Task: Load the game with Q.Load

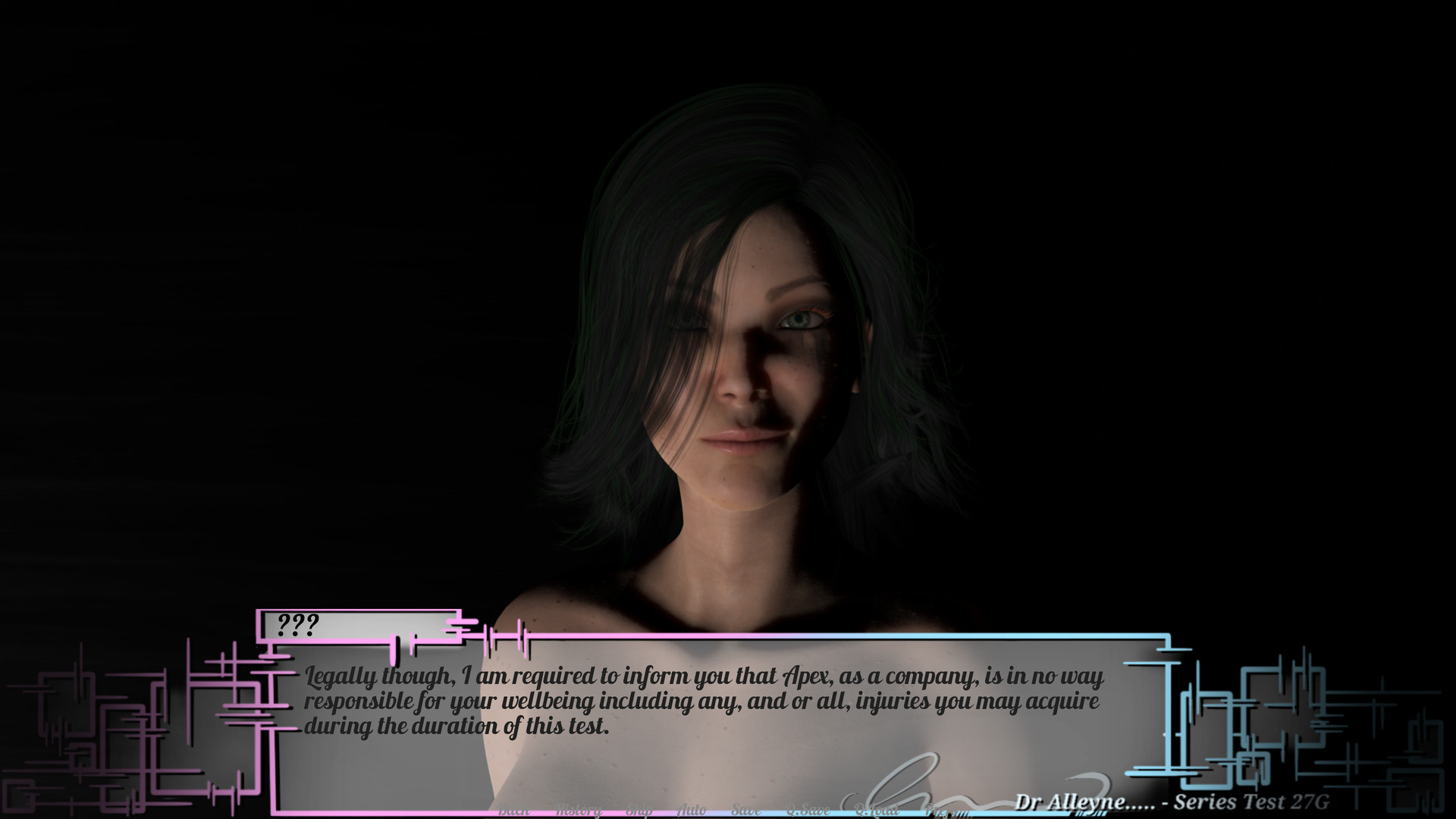Action: (878, 808)
